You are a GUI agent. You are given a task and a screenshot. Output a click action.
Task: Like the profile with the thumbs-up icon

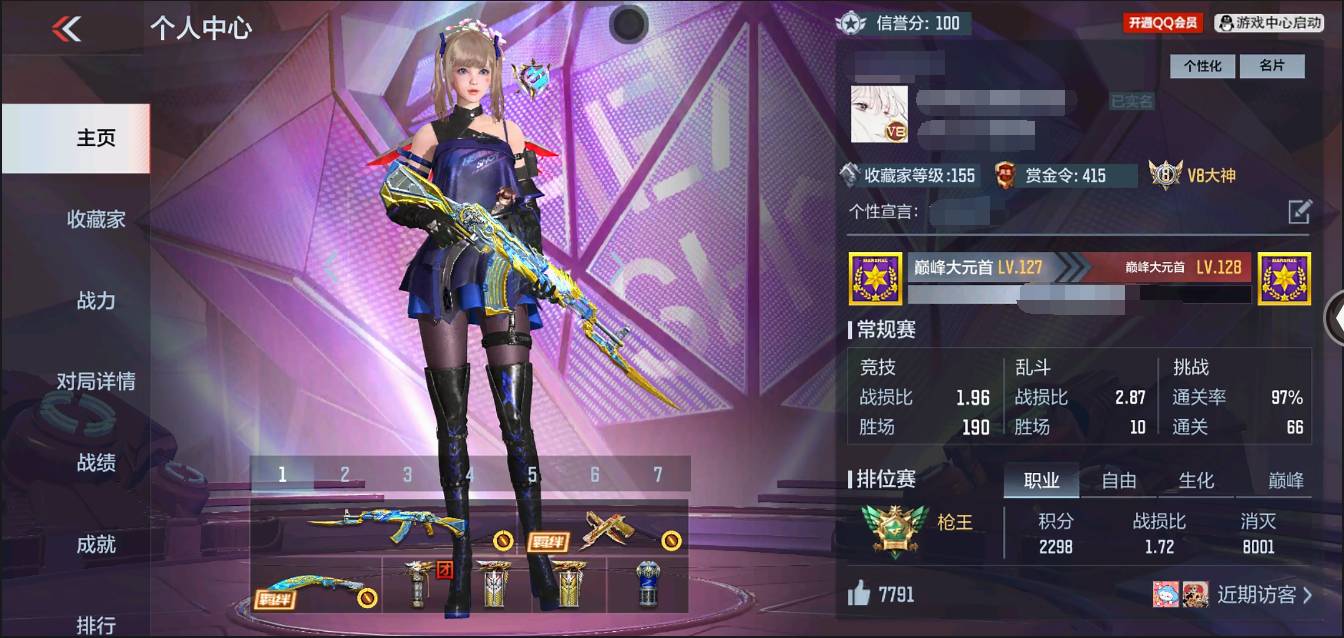(x=859, y=594)
